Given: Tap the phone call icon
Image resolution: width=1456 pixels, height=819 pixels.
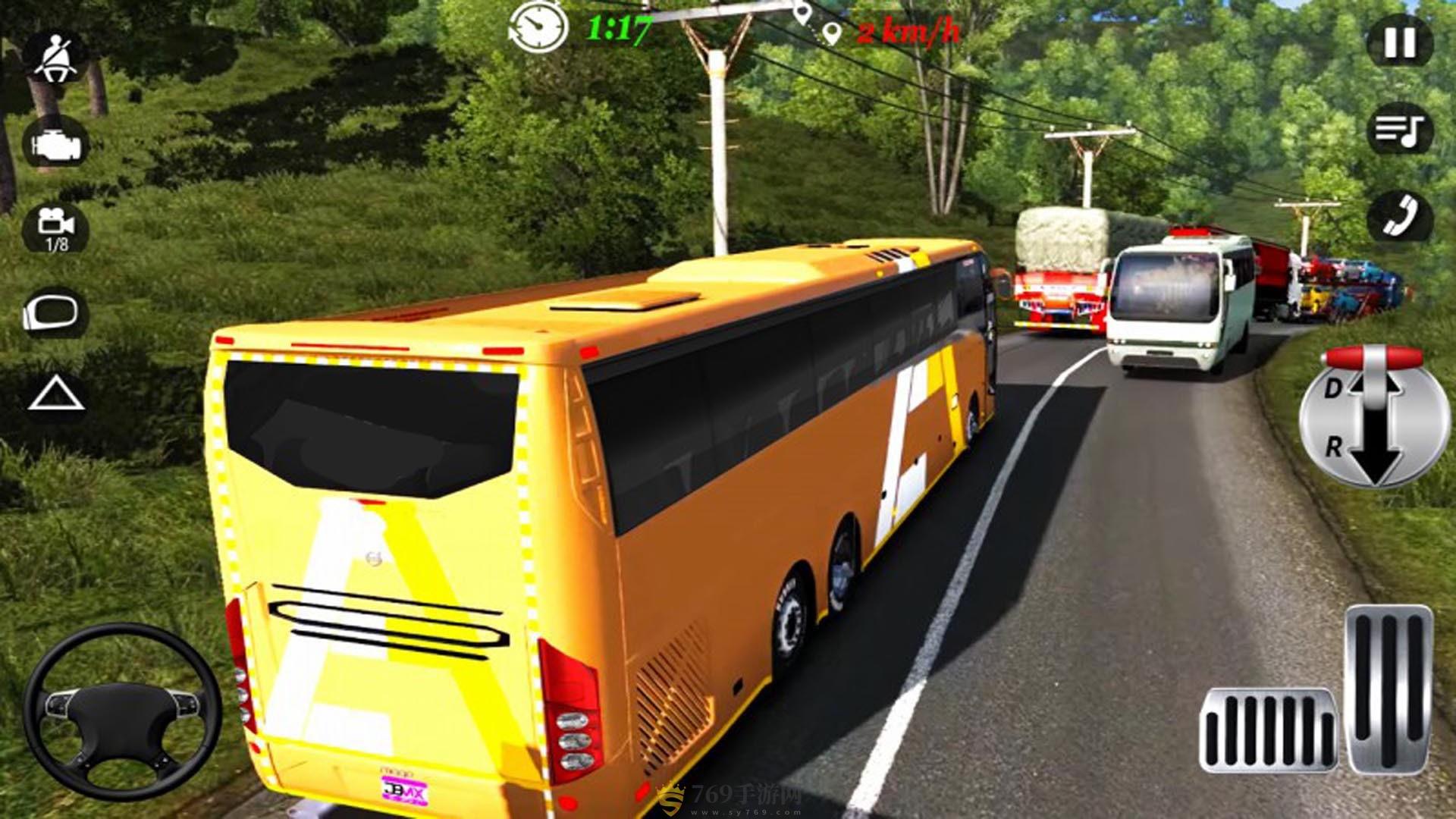Looking at the screenshot, I should click(1400, 216).
